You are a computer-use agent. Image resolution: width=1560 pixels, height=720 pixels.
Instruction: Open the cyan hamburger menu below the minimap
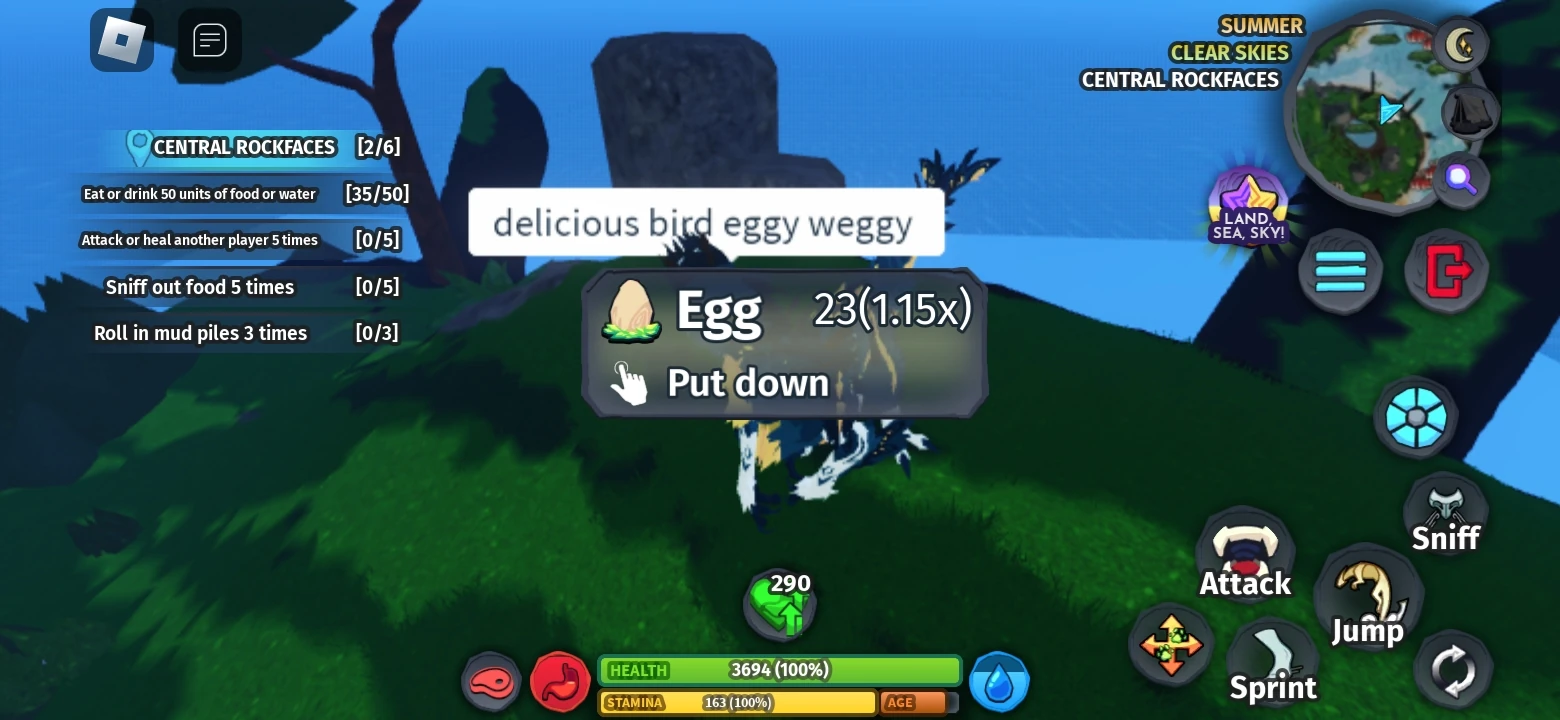(x=1341, y=270)
